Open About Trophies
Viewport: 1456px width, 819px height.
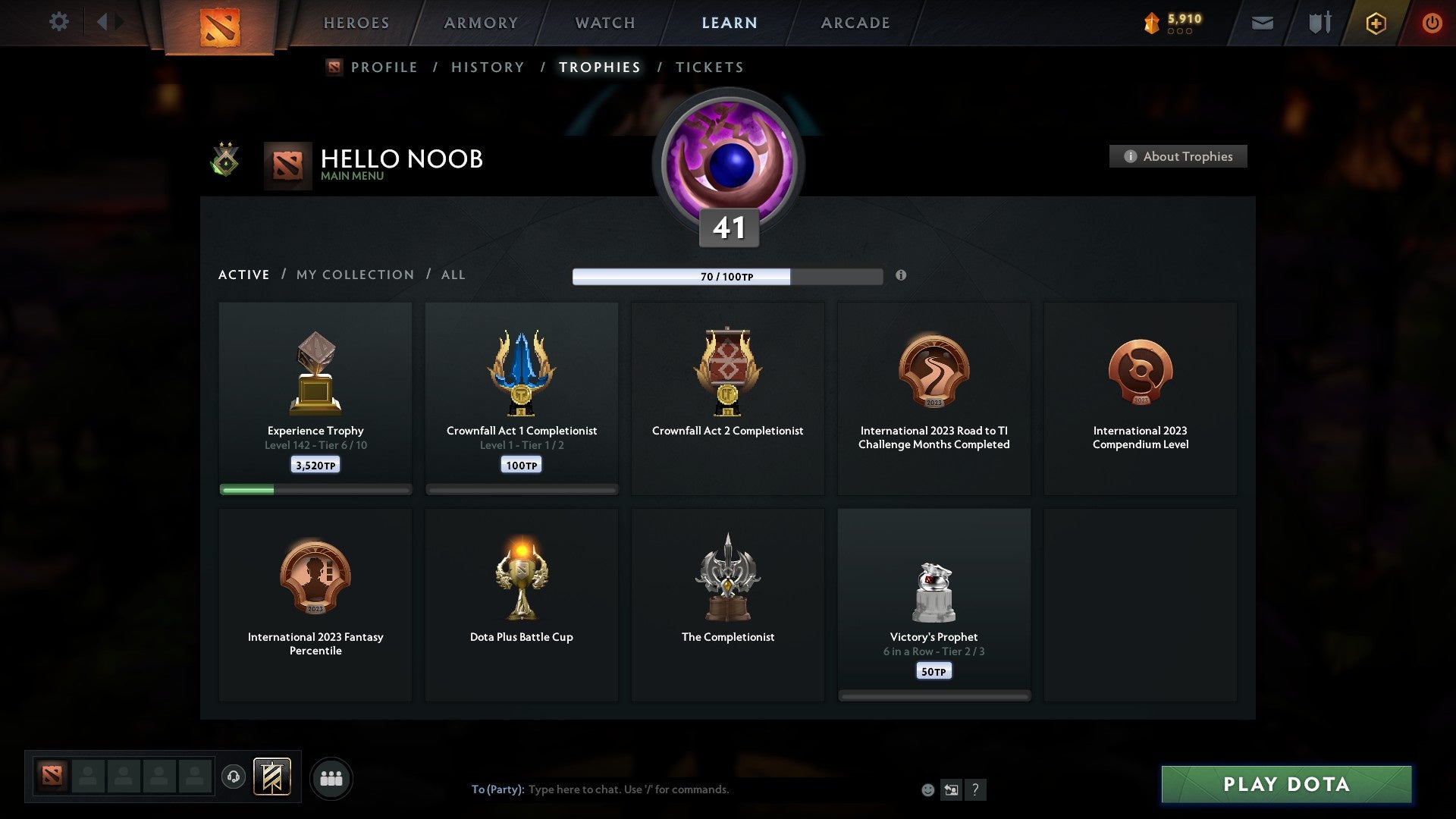pos(1178,156)
